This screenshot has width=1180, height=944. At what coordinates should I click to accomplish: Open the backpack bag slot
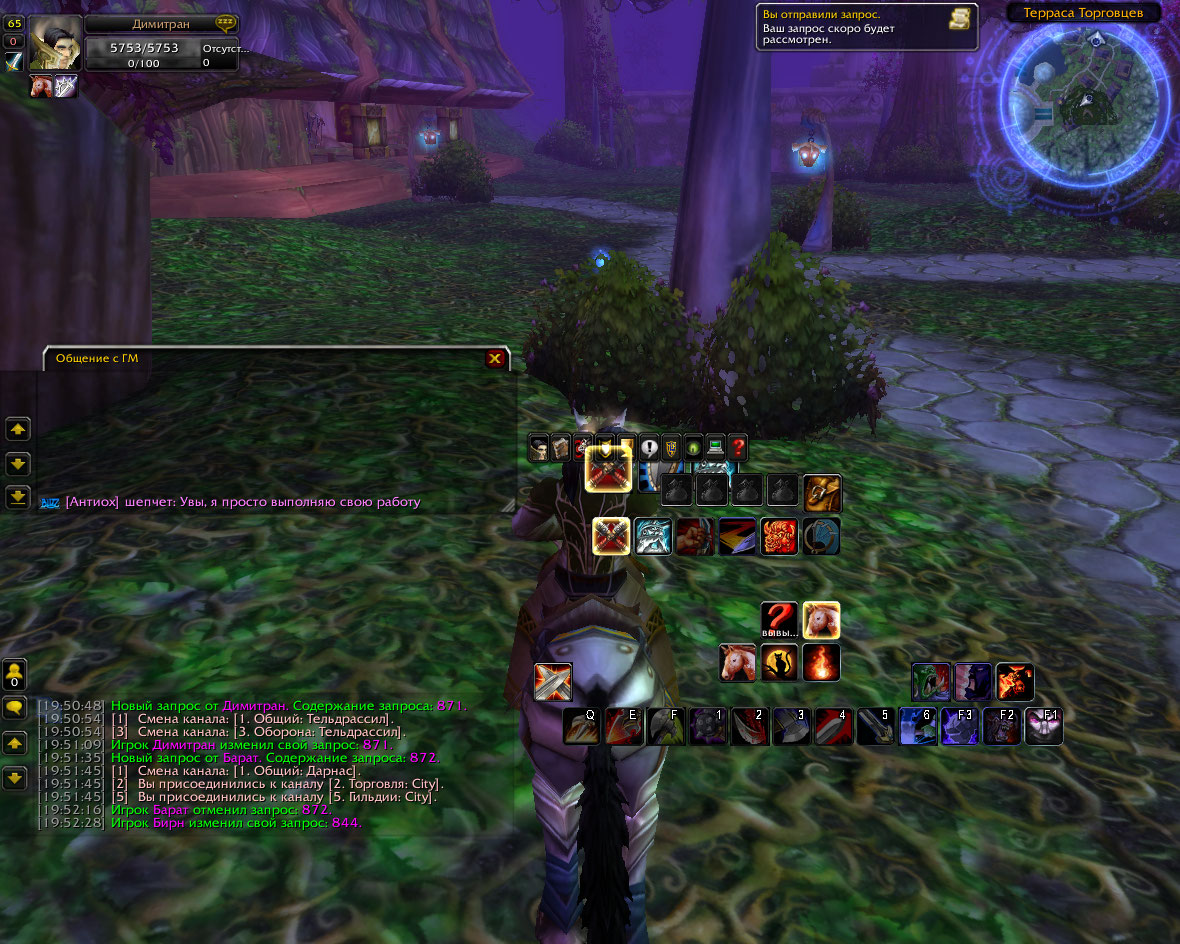[x=822, y=493]
